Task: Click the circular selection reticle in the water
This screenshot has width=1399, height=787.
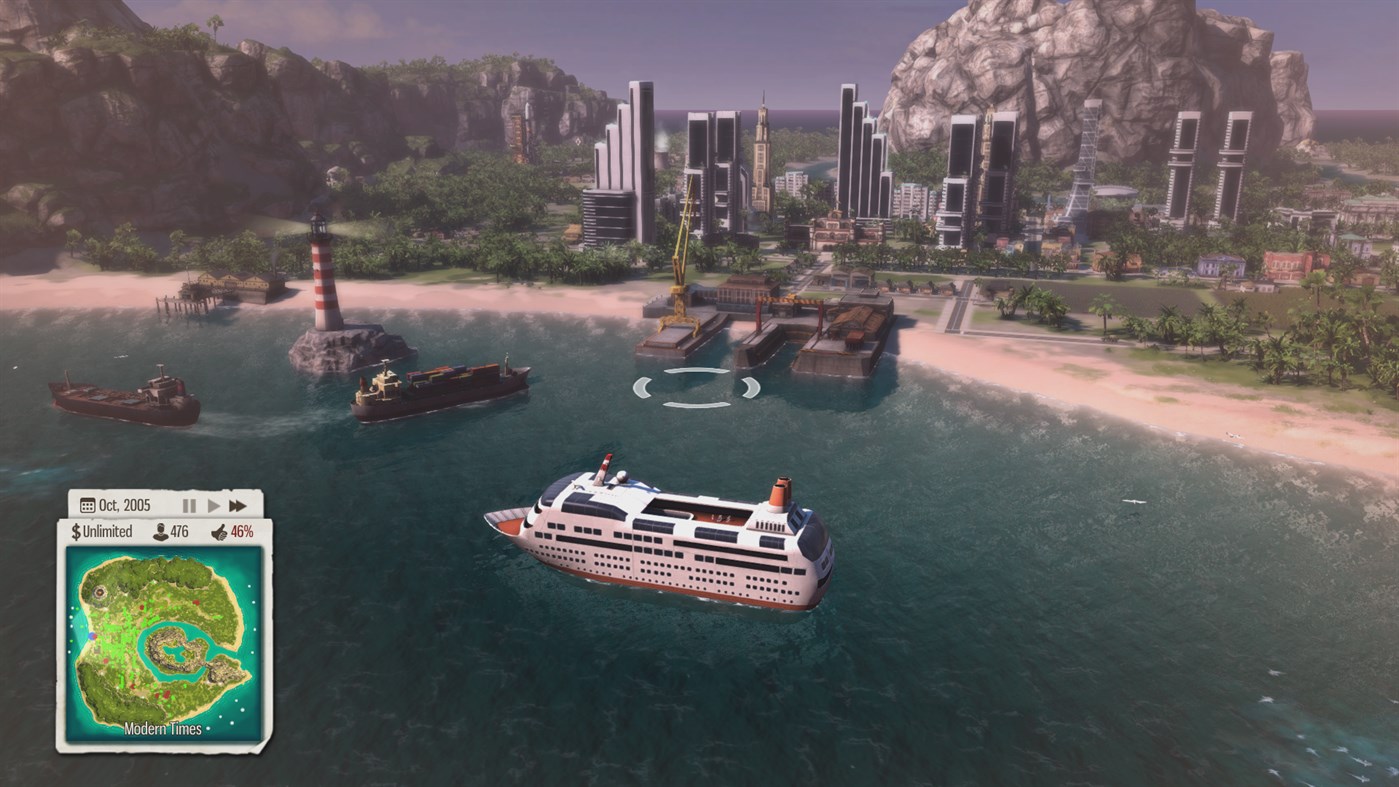Action: click(697, 389)
